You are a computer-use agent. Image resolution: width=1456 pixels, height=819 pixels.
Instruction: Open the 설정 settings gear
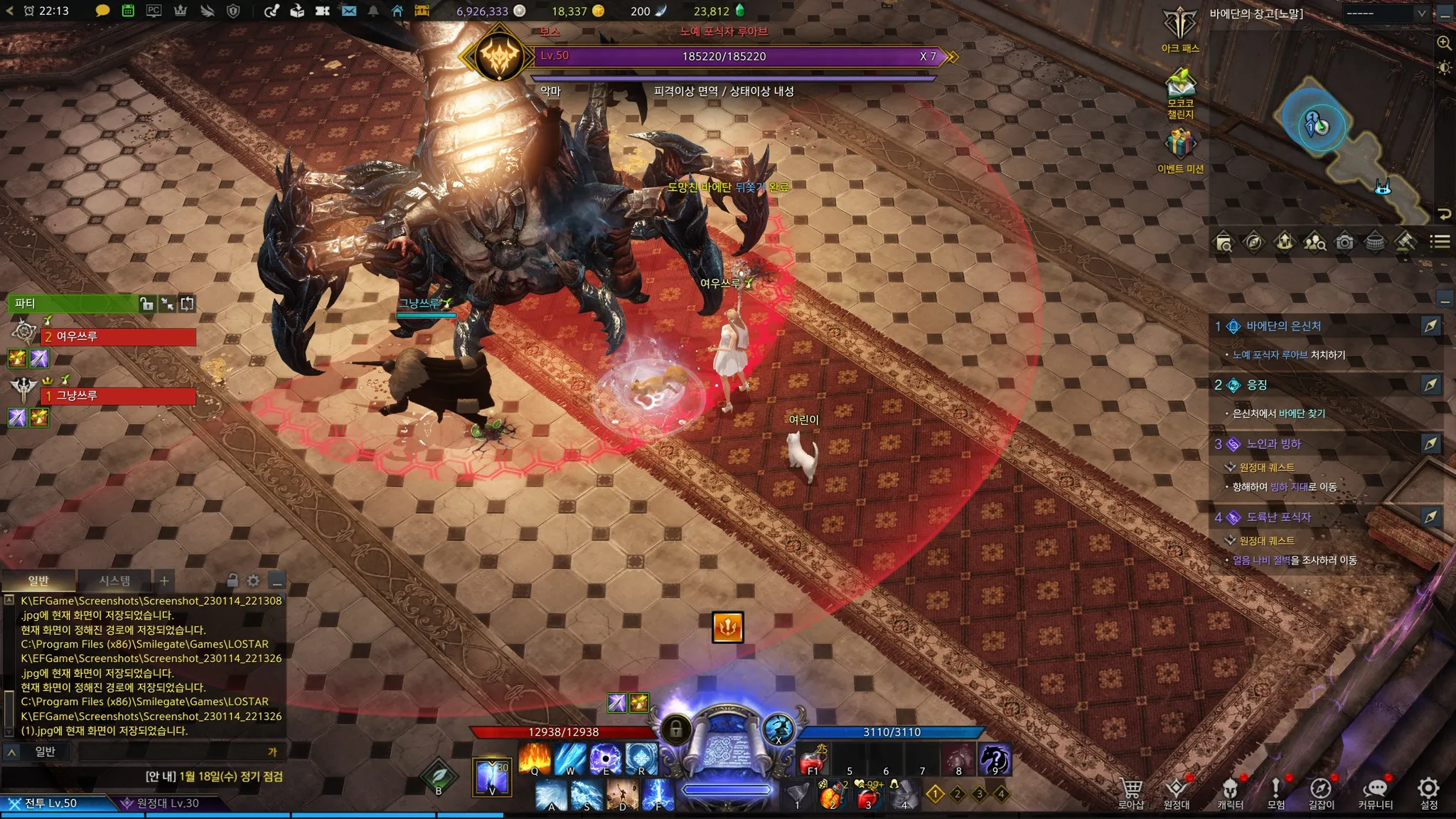coord(1428,792)
